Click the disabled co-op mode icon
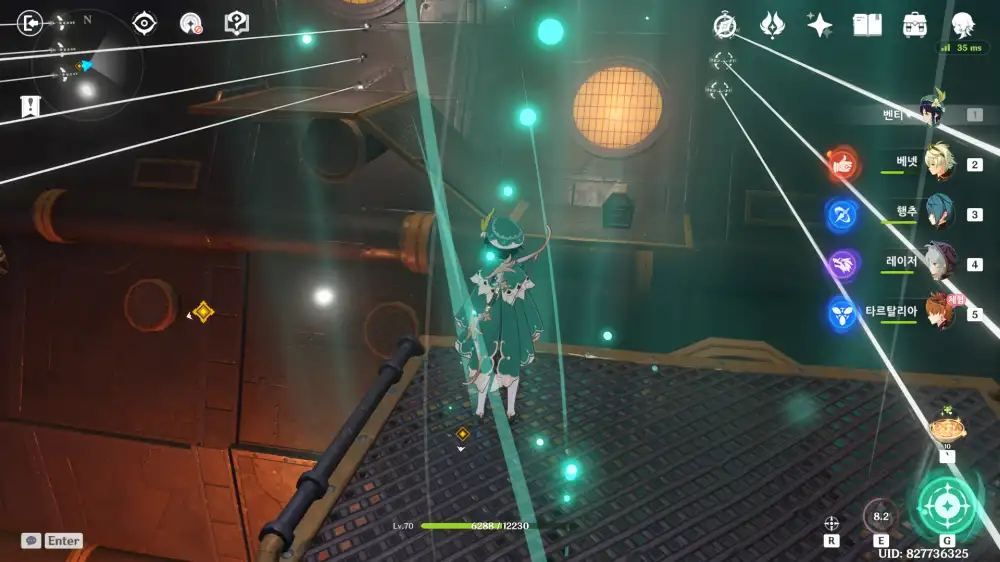 tap(190, 23)
